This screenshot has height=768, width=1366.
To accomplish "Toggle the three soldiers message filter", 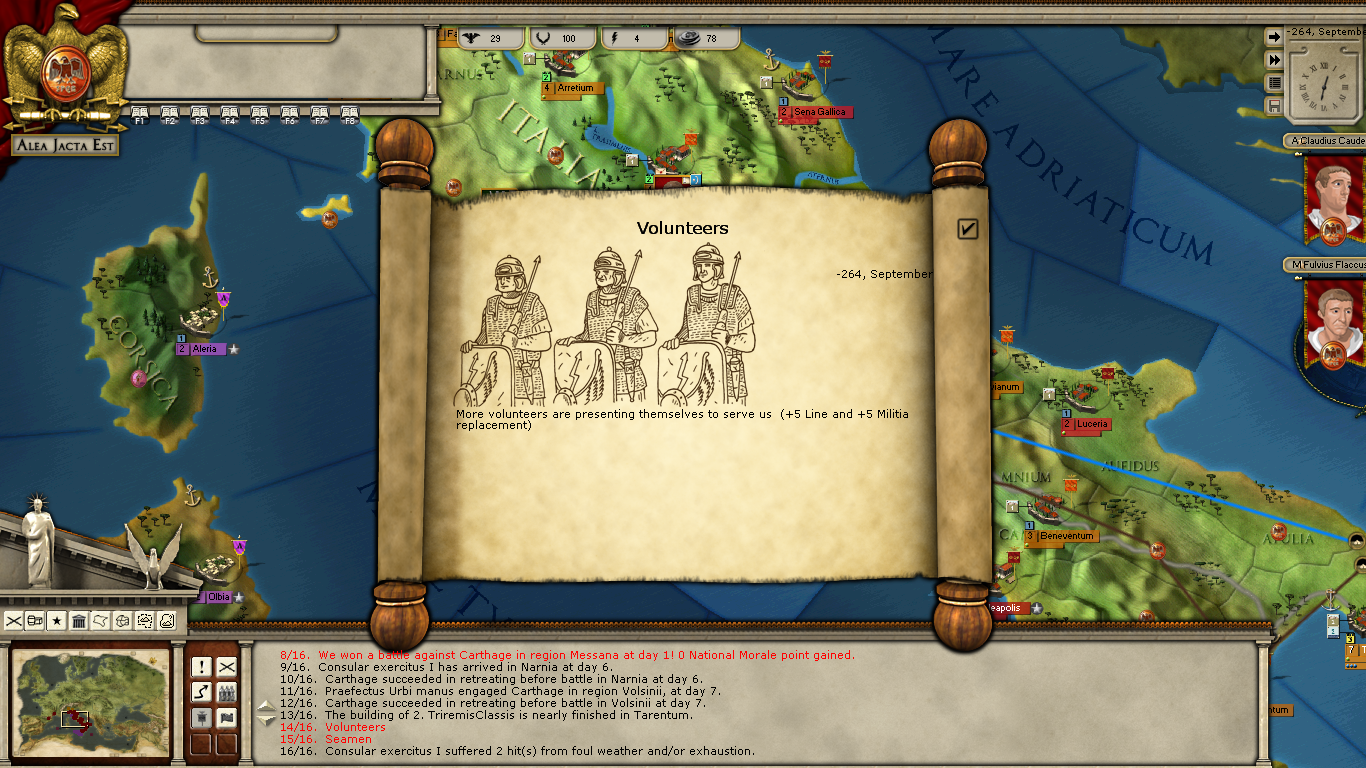I will pyautogui.click(x=227, y=692).
